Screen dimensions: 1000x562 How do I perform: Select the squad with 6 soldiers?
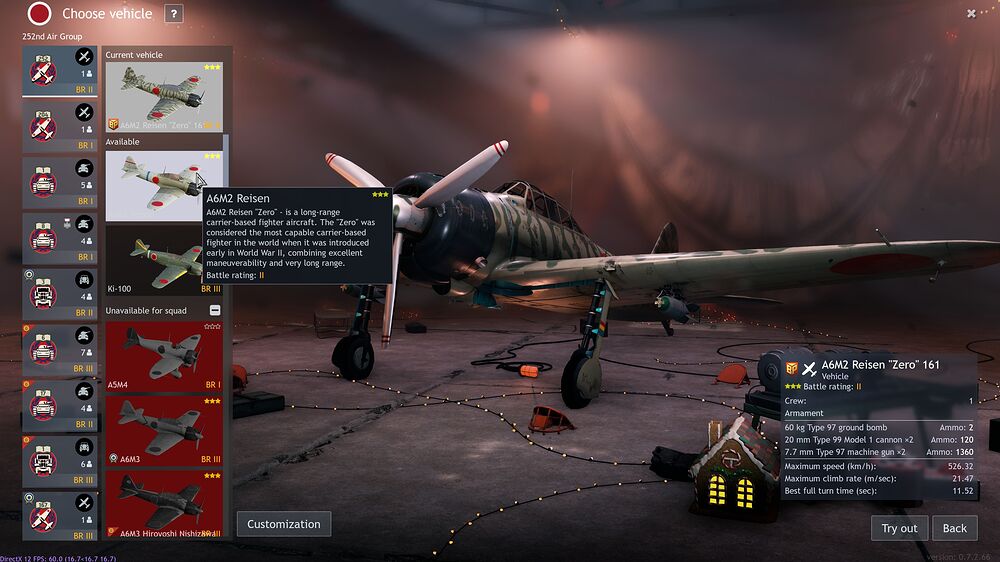[x=60, y=461]
